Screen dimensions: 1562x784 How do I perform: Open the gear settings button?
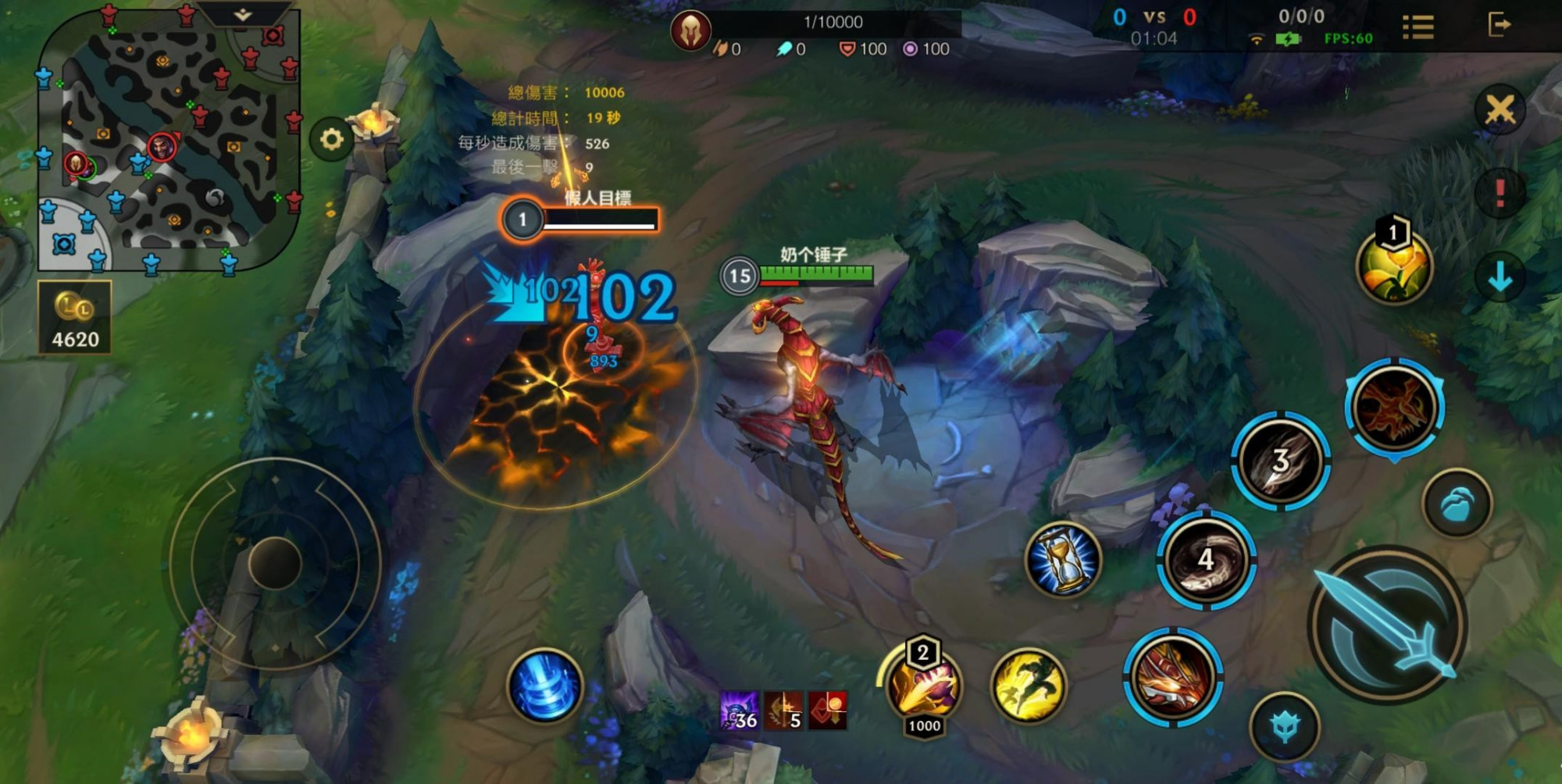331,140
